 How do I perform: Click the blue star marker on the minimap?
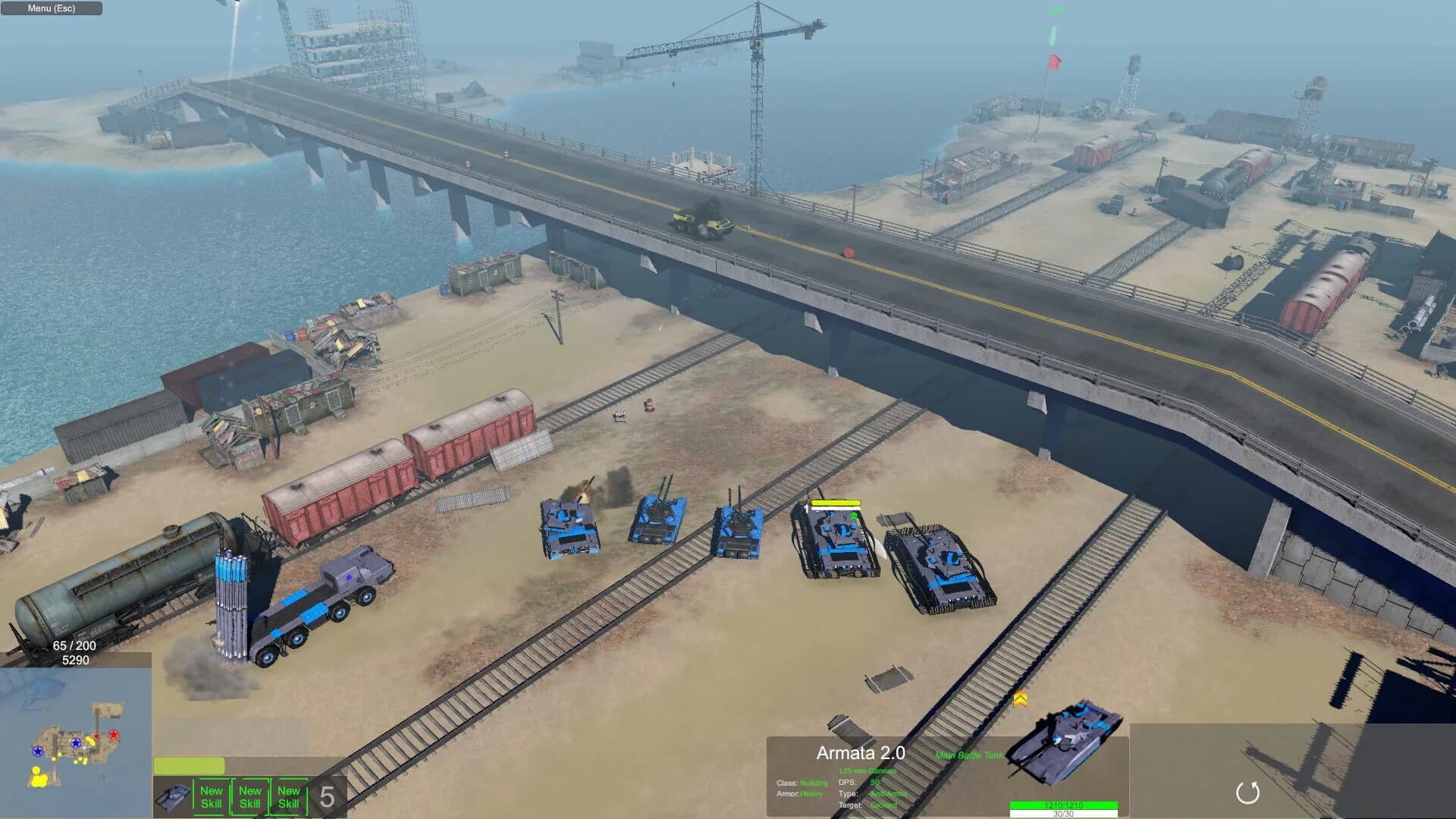76,743
